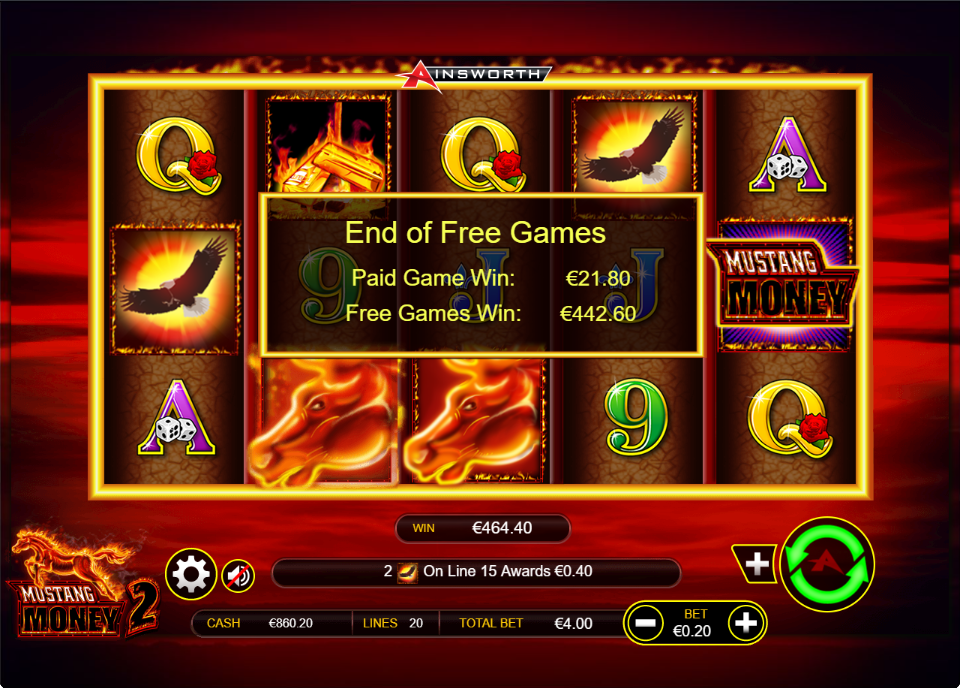Decrease the bet with the minus button
The image size is (961, 688).
[x=646, y=623]
